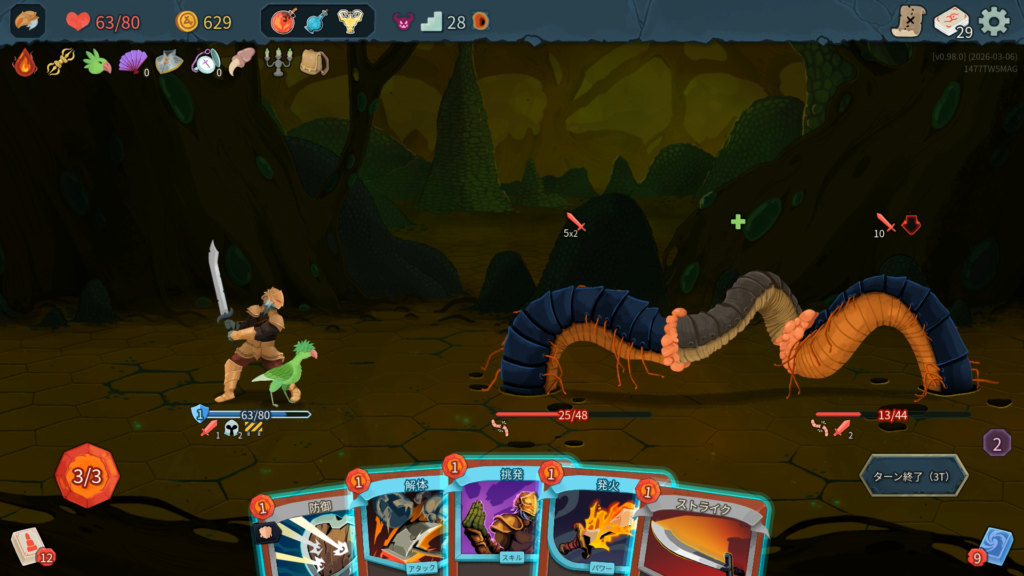Inspect the burning flame relic

[x=24, y=63]
